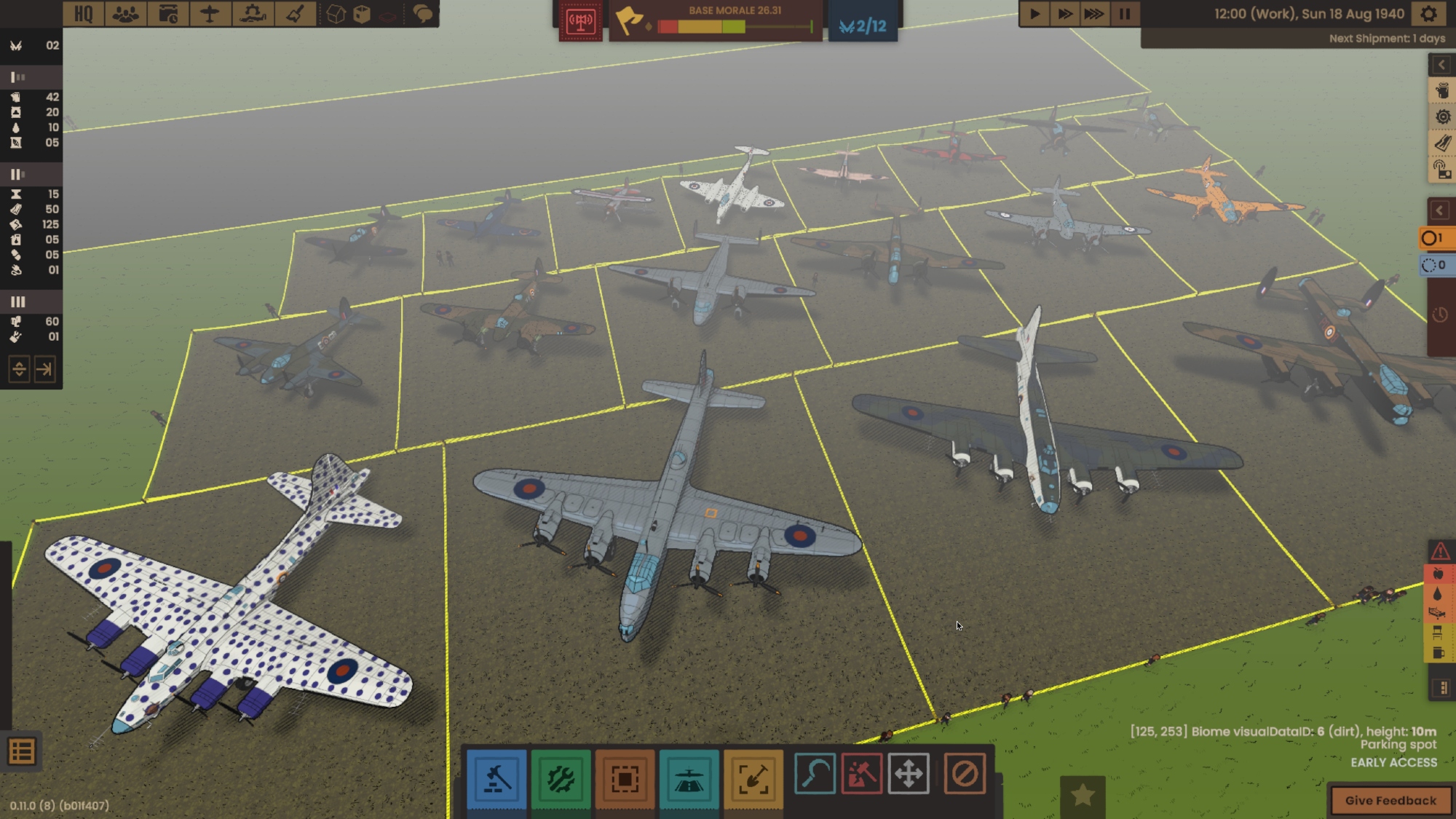
Task: Open the schedule calendar menu
Action: click(x=168, y=14)
